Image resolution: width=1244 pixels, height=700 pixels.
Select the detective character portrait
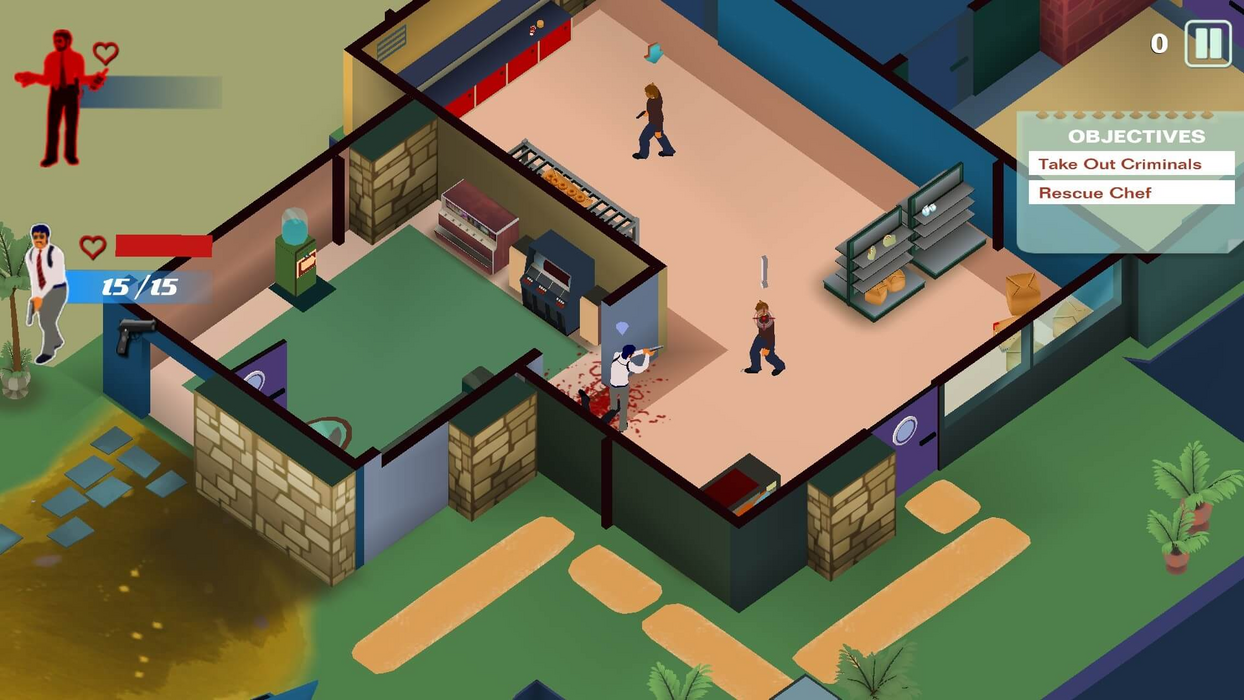point(45,291)
